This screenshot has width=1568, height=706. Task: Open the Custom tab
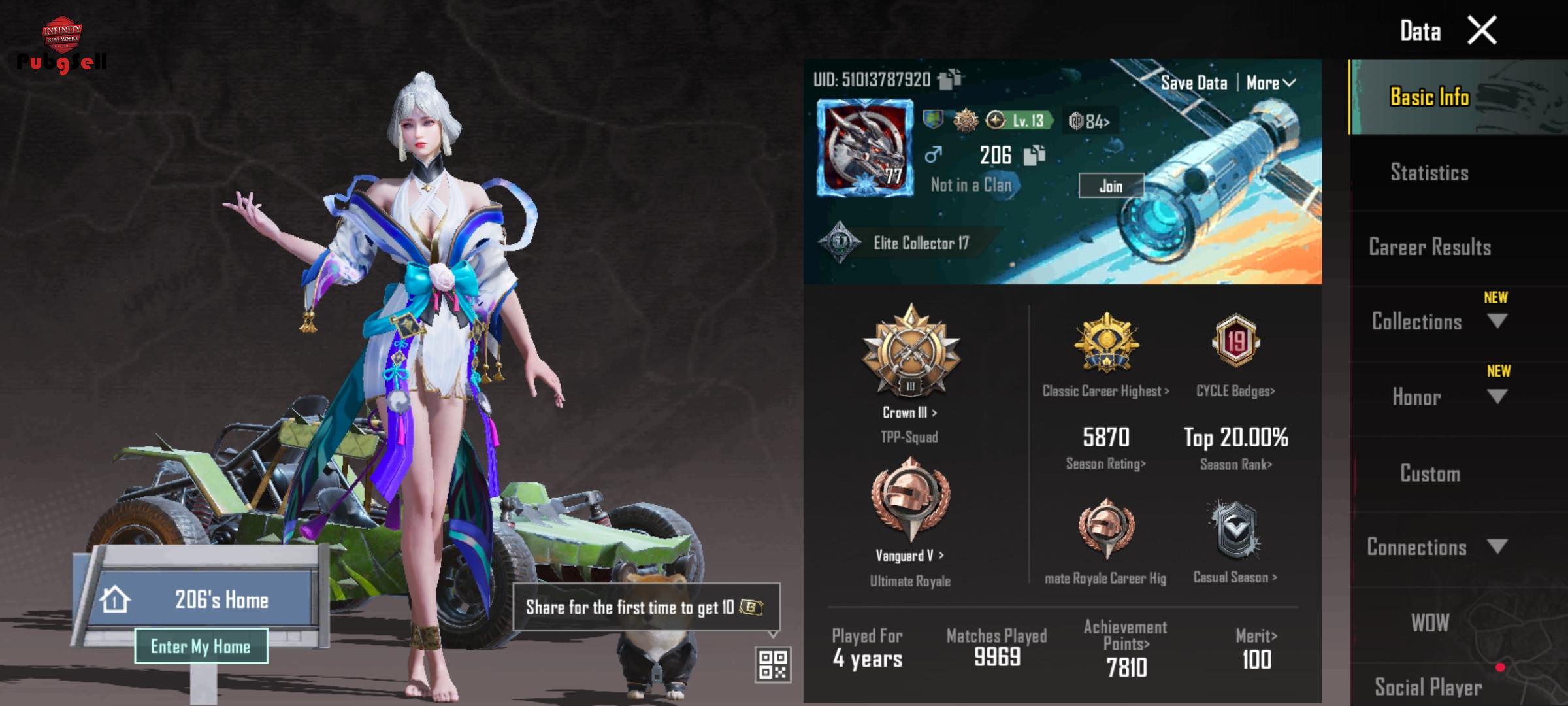click(x=1429, y=473)
